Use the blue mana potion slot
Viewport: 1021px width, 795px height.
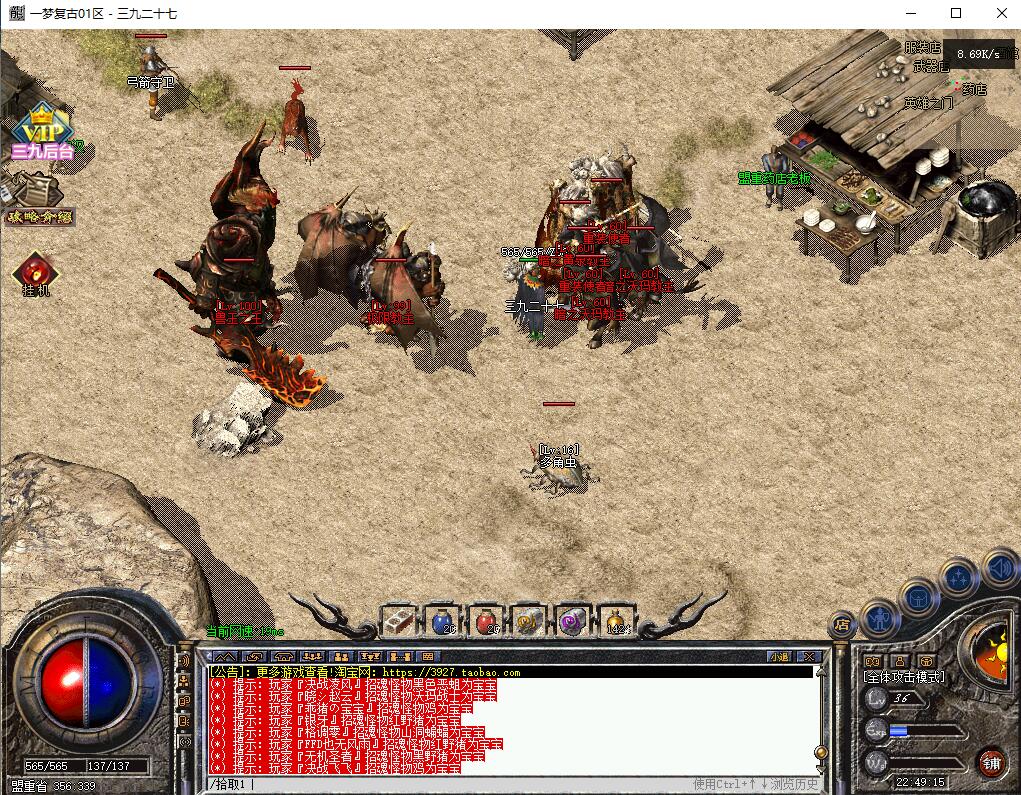tap(442, 621)
